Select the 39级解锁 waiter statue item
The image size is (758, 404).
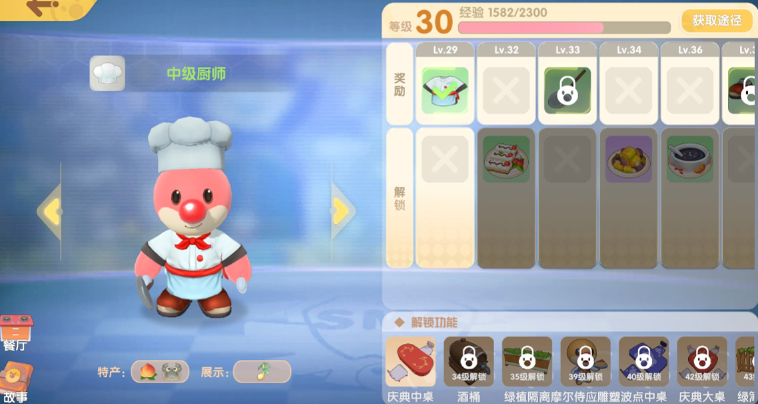click(x=585, y=361)
